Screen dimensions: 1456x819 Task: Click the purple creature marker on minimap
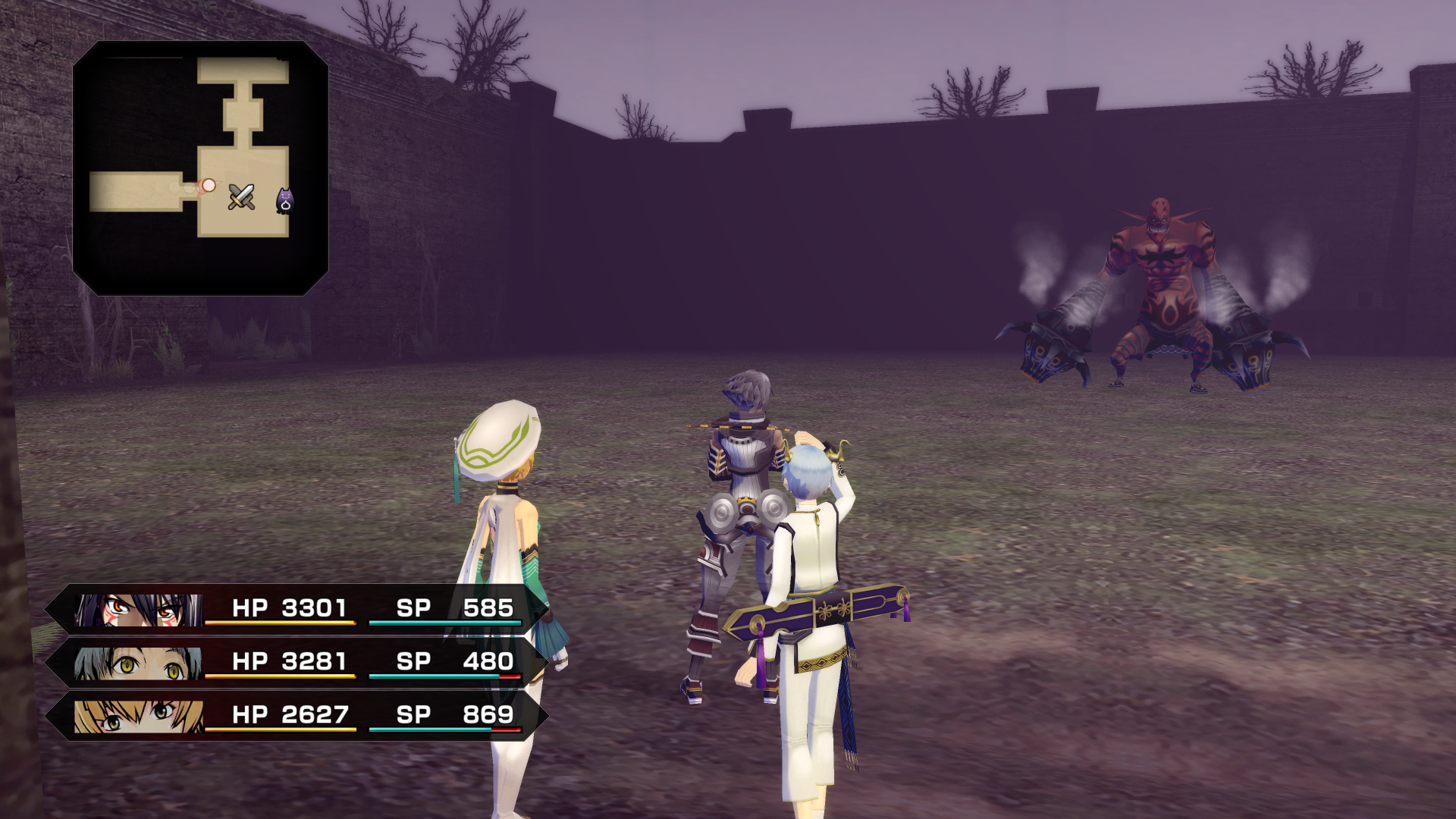(x=284, y=201)
